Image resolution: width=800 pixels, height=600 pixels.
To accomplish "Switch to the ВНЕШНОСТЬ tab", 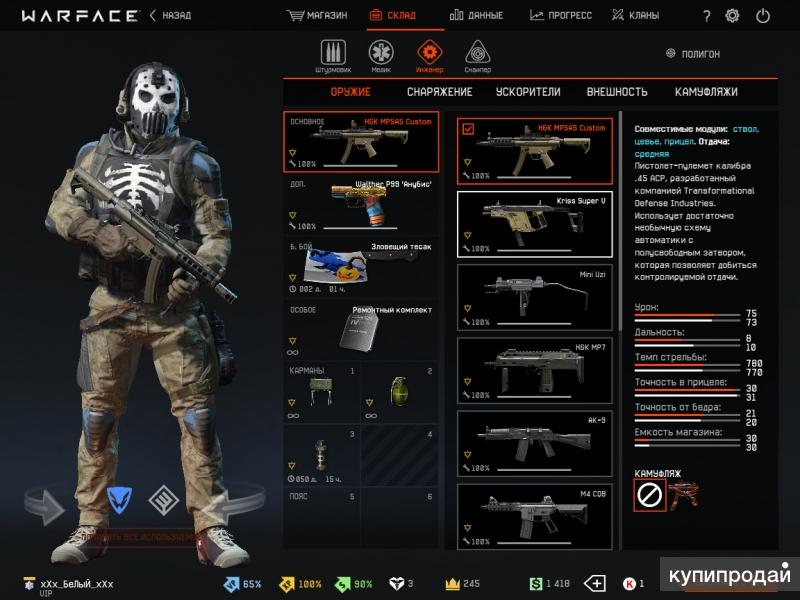I will click(x=617, y=92).
